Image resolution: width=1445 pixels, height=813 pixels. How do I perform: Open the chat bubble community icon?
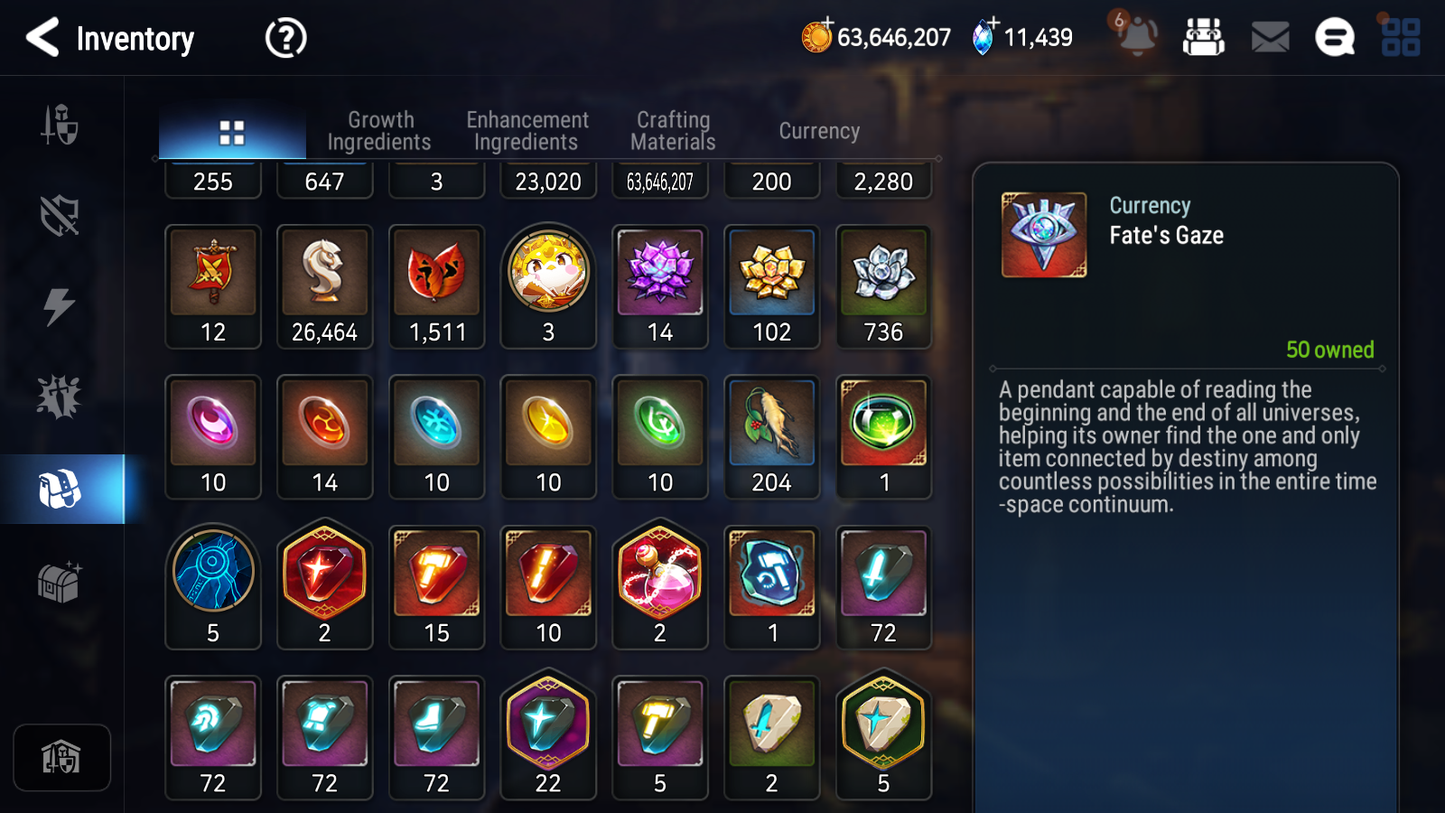1334,36
